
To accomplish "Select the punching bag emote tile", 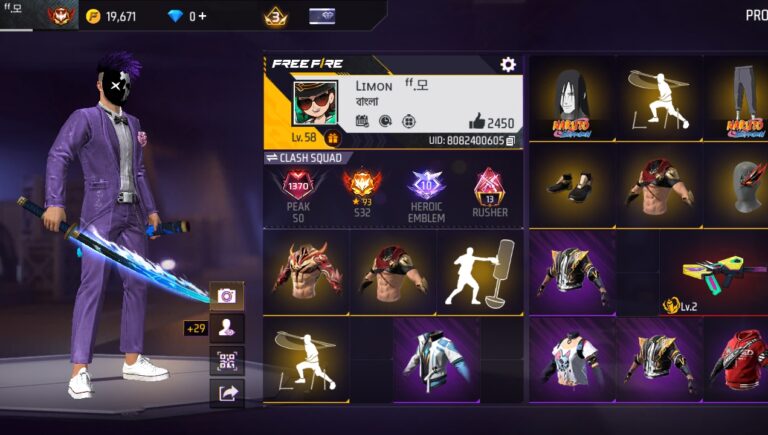I will 479,272.
